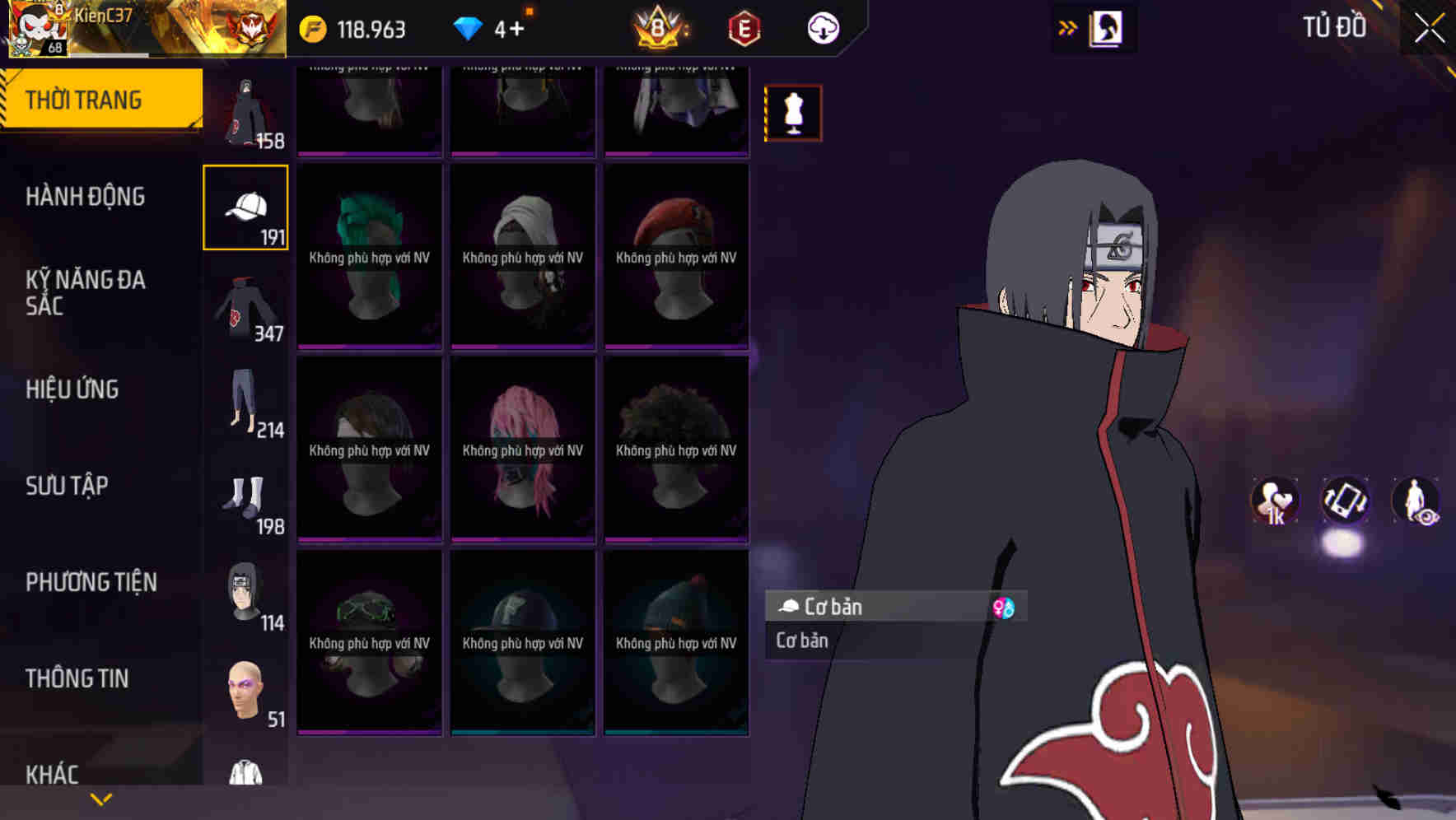Switch to the HÀNH ĐỘNG tab
The height and width of the screenshot is (820, 1456).
pos(86,196)
